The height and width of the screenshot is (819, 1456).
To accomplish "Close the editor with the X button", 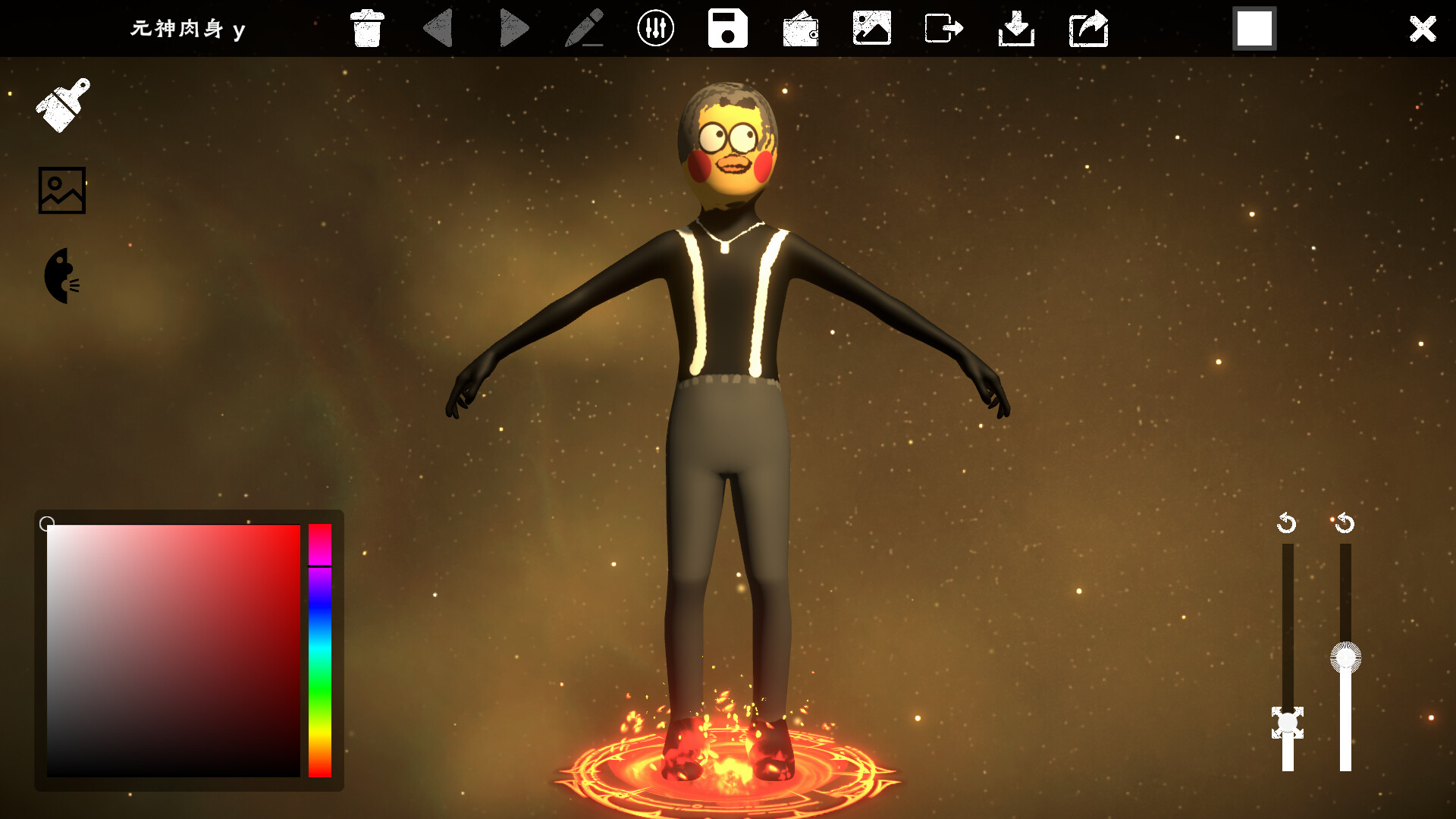I will coord(1422,29).
